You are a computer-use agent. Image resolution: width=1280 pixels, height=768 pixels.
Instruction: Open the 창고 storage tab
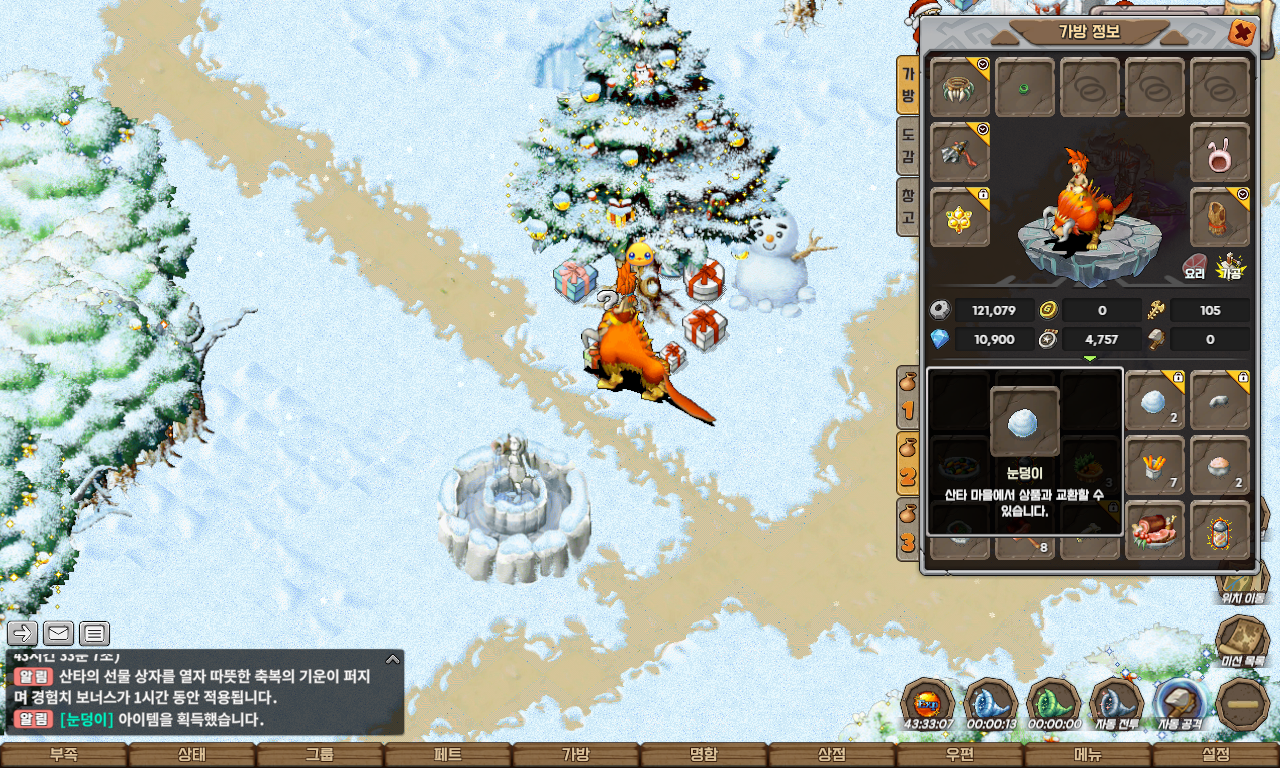[907, 207]
